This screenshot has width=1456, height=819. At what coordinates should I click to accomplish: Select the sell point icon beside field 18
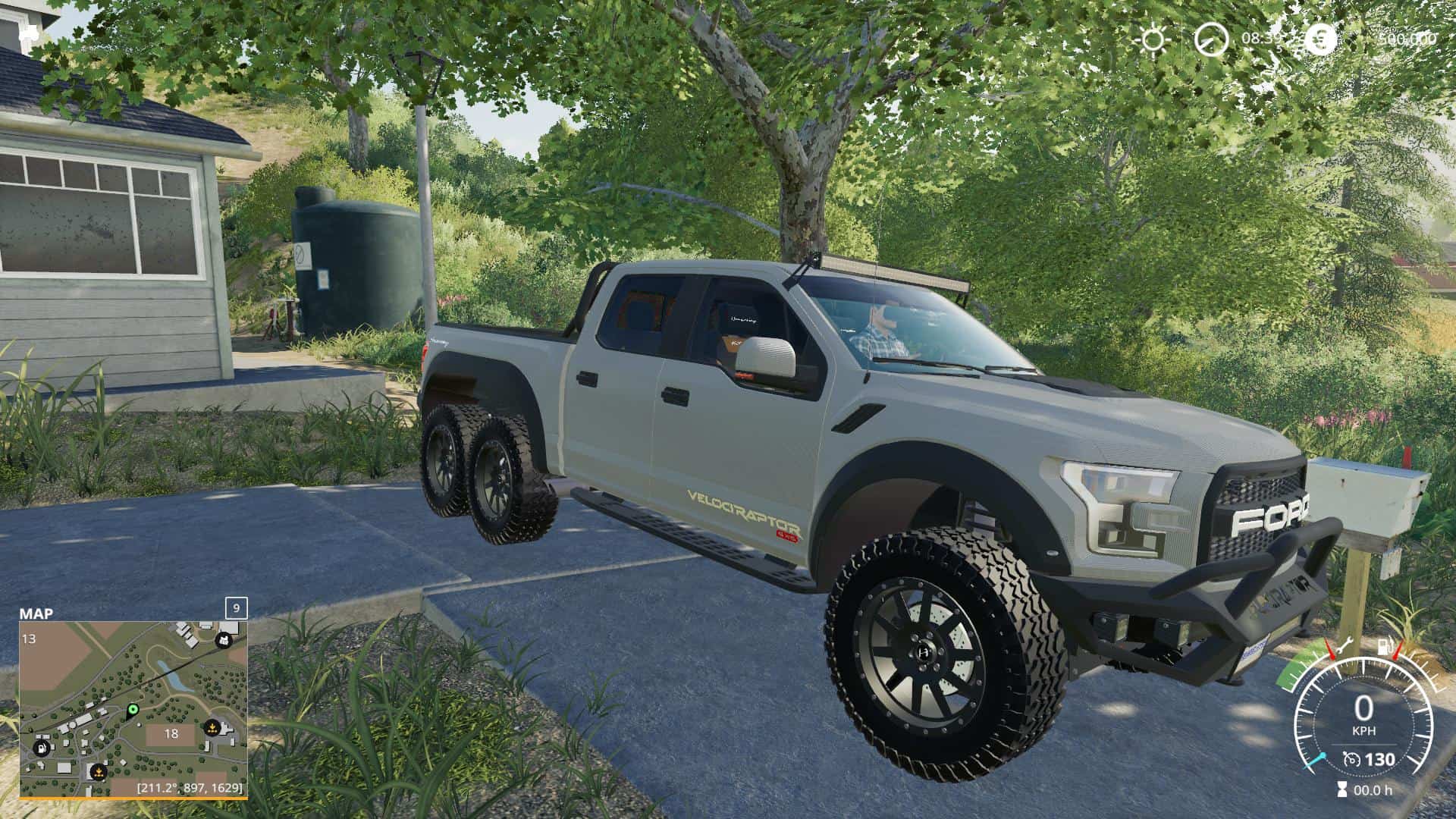pyautogui.click(x=212, y=729)
